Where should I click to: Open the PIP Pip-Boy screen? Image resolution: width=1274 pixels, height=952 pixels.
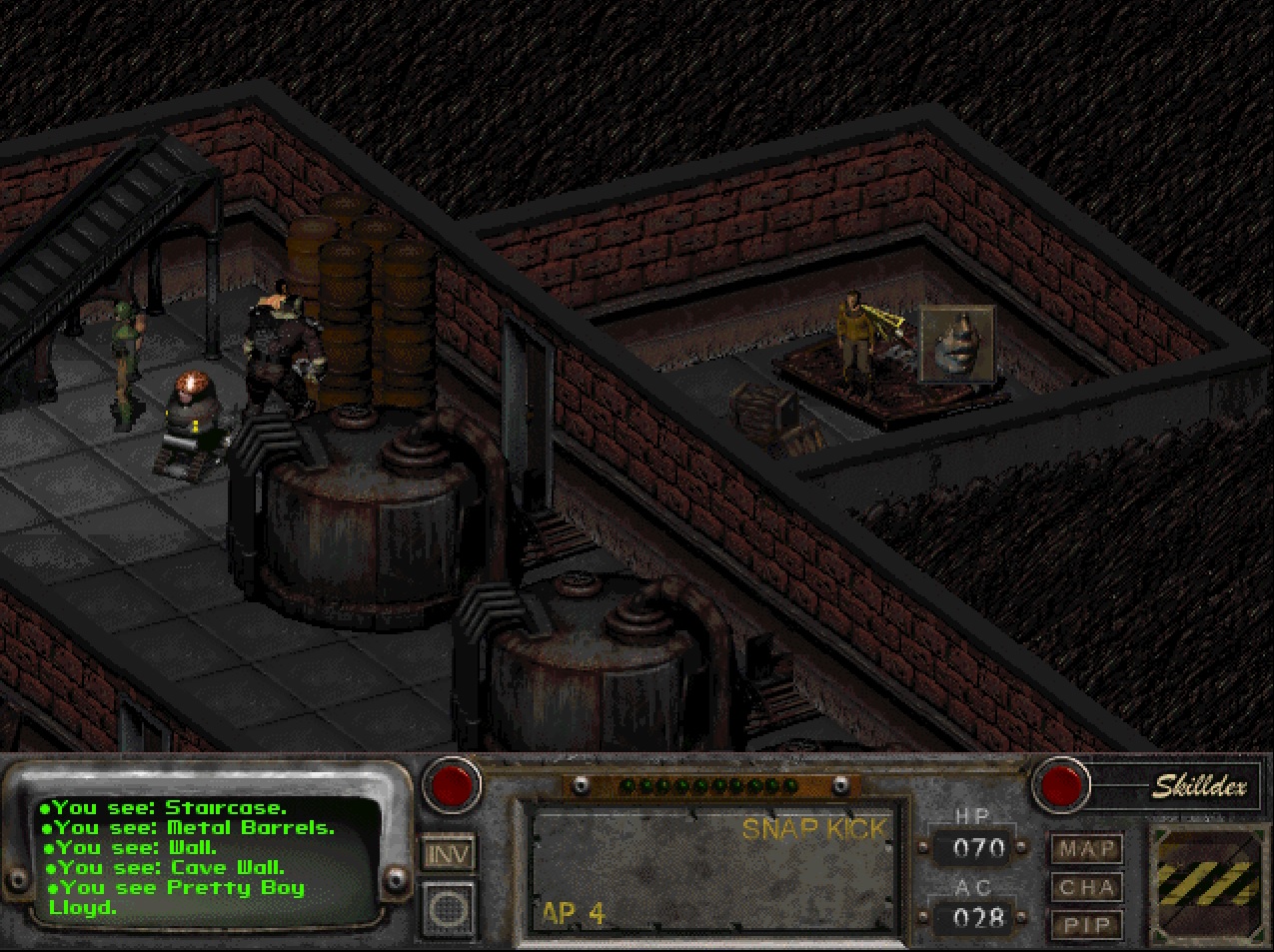click(x=1085, y=925)
